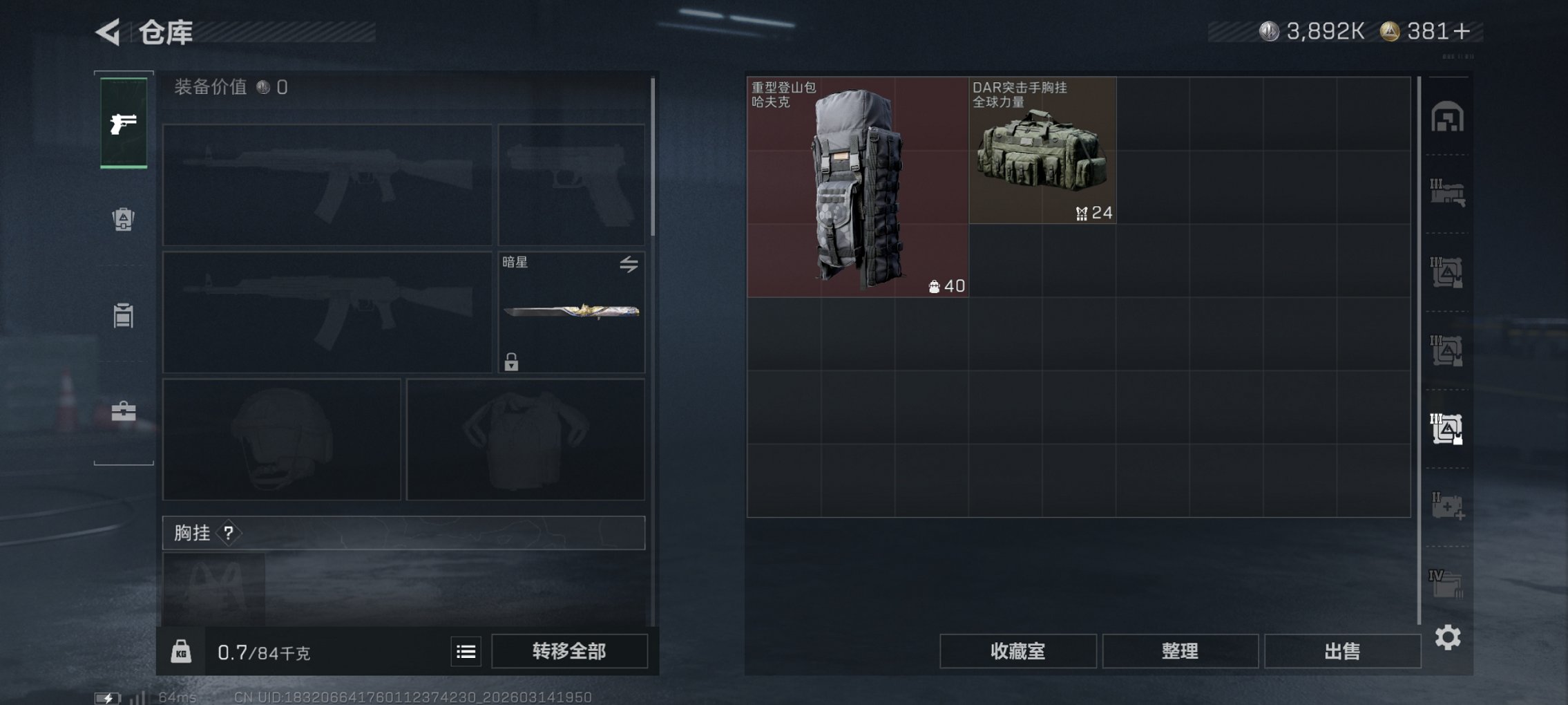Open the 胸挂 help question mark
The width and height of the screenshot is (1568, 705).
coord(228,533)
